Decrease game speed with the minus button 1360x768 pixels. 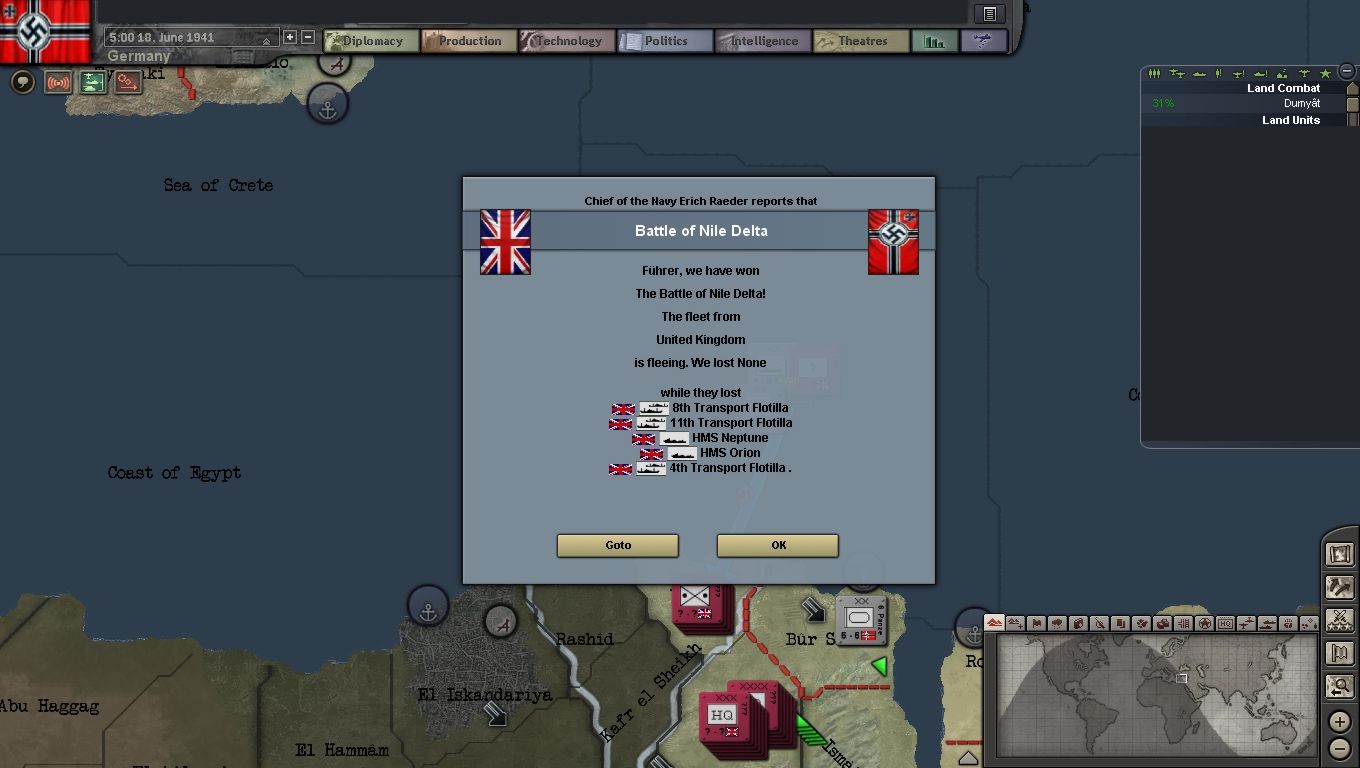click(308, 37)
